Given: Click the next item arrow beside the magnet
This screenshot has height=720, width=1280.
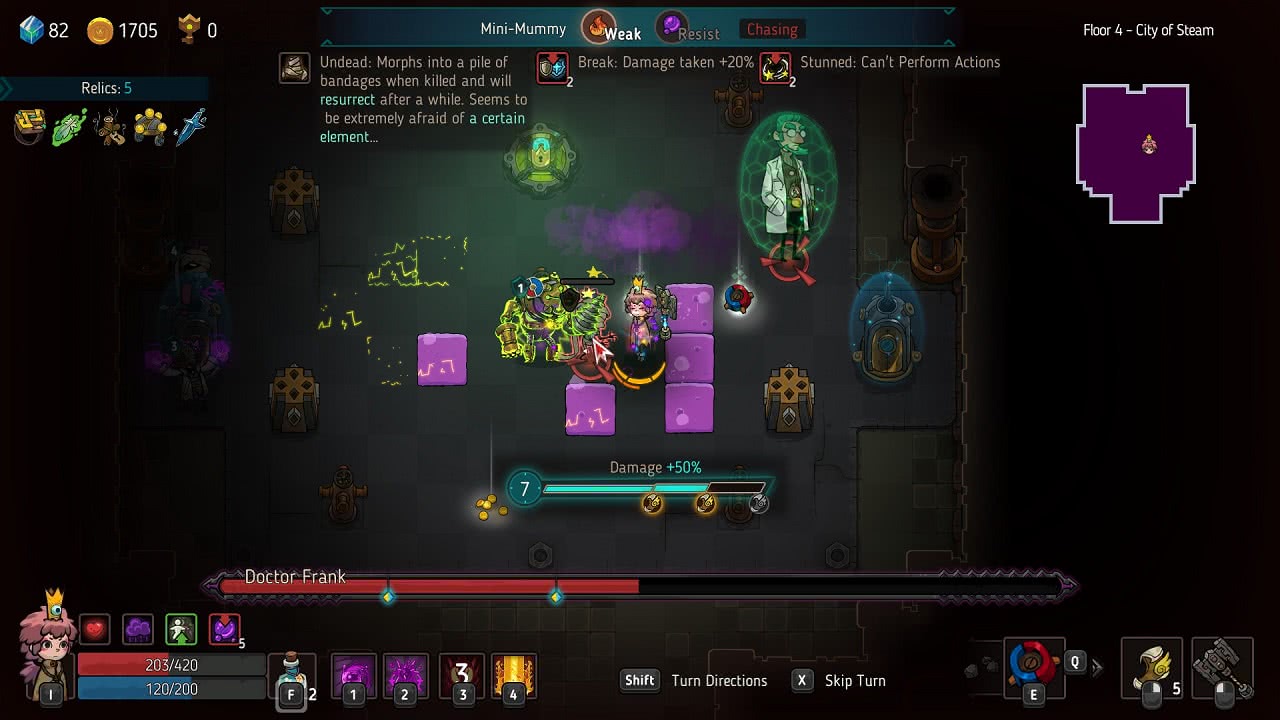Looking at the screenshot, I should coord(1097,667).
